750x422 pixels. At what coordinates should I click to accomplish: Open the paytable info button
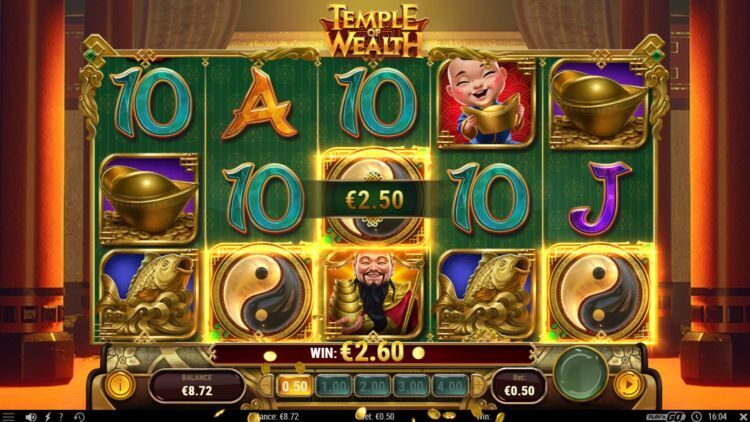tap(119, 382)
